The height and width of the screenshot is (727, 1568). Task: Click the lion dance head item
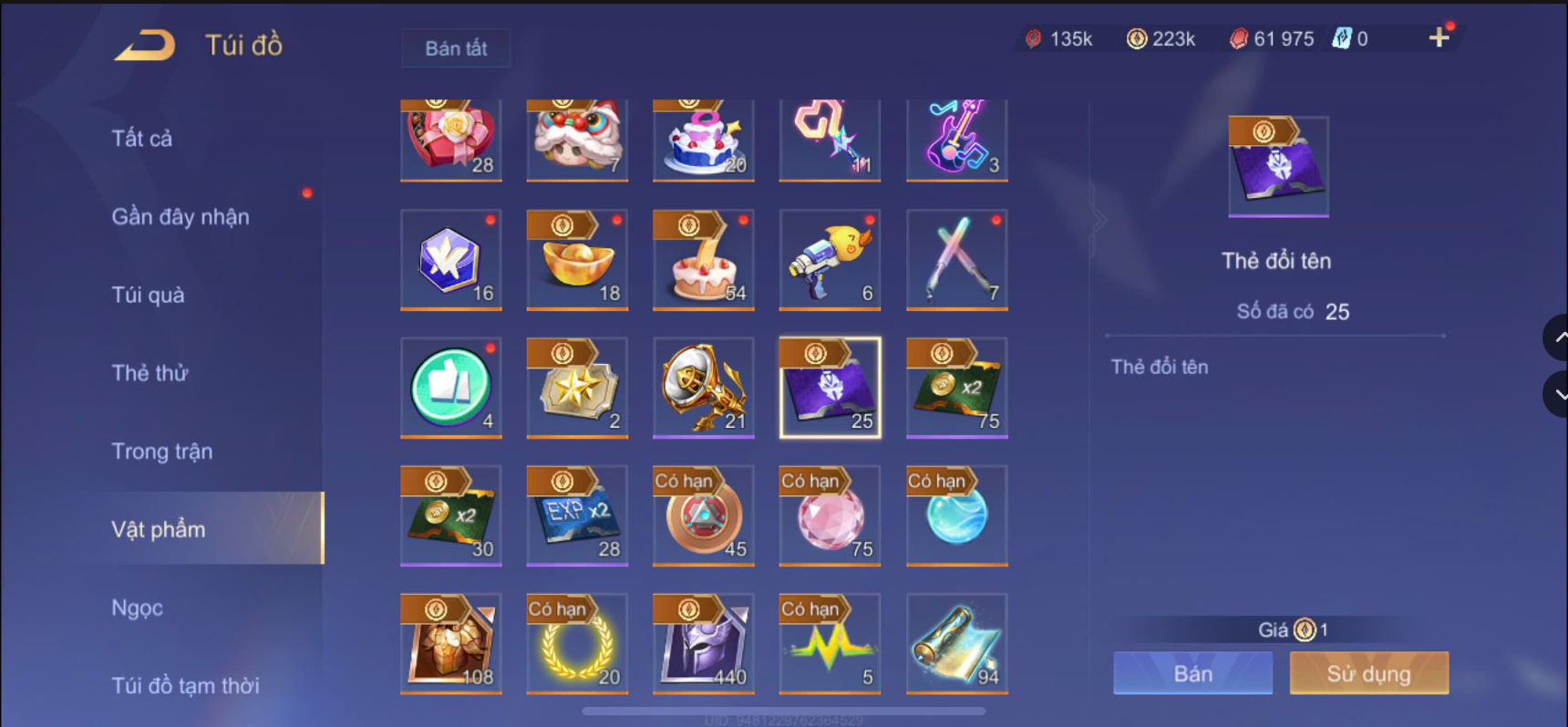click(576, 137)
